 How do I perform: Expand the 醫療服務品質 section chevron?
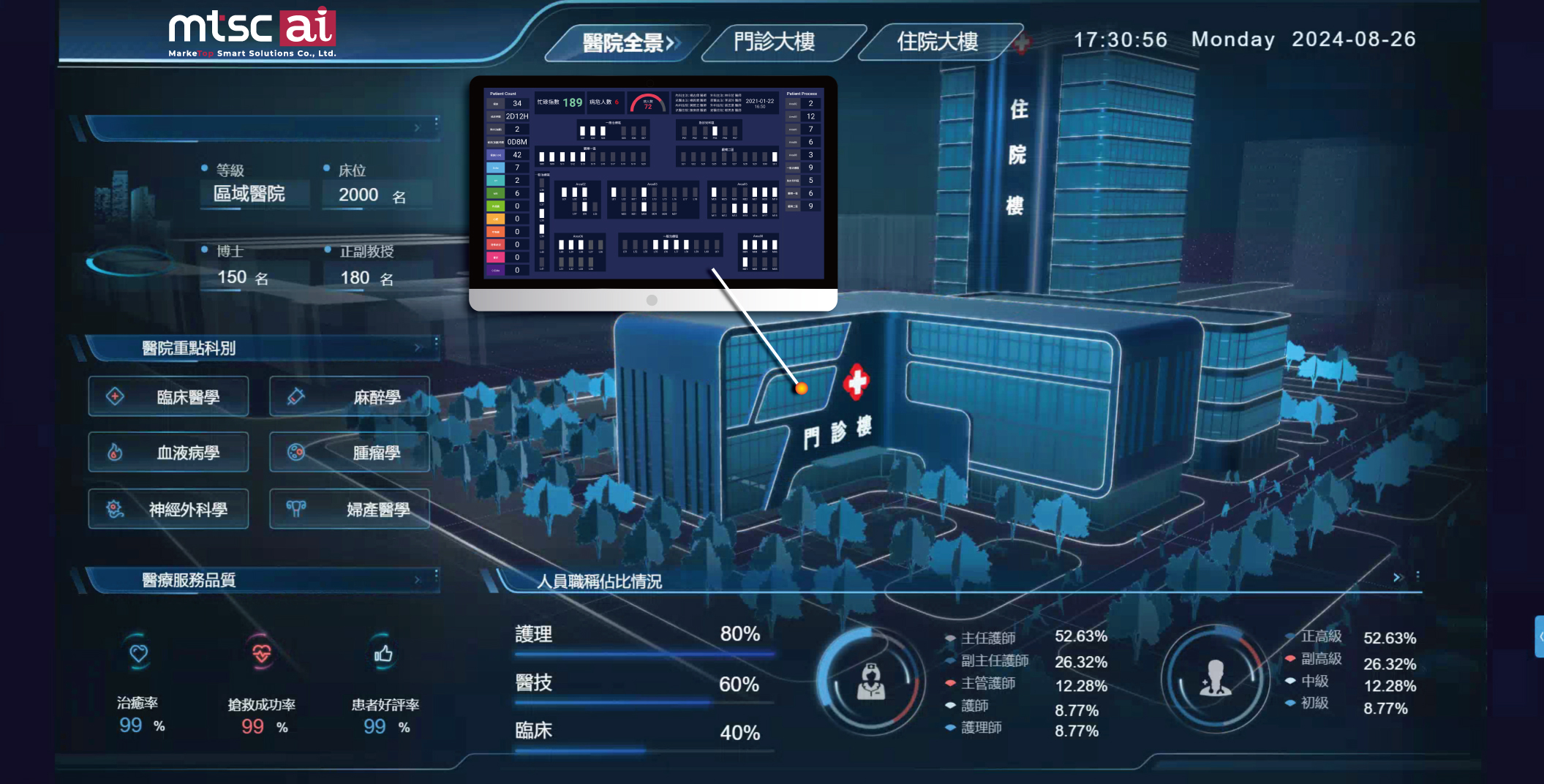click(419, 580)
